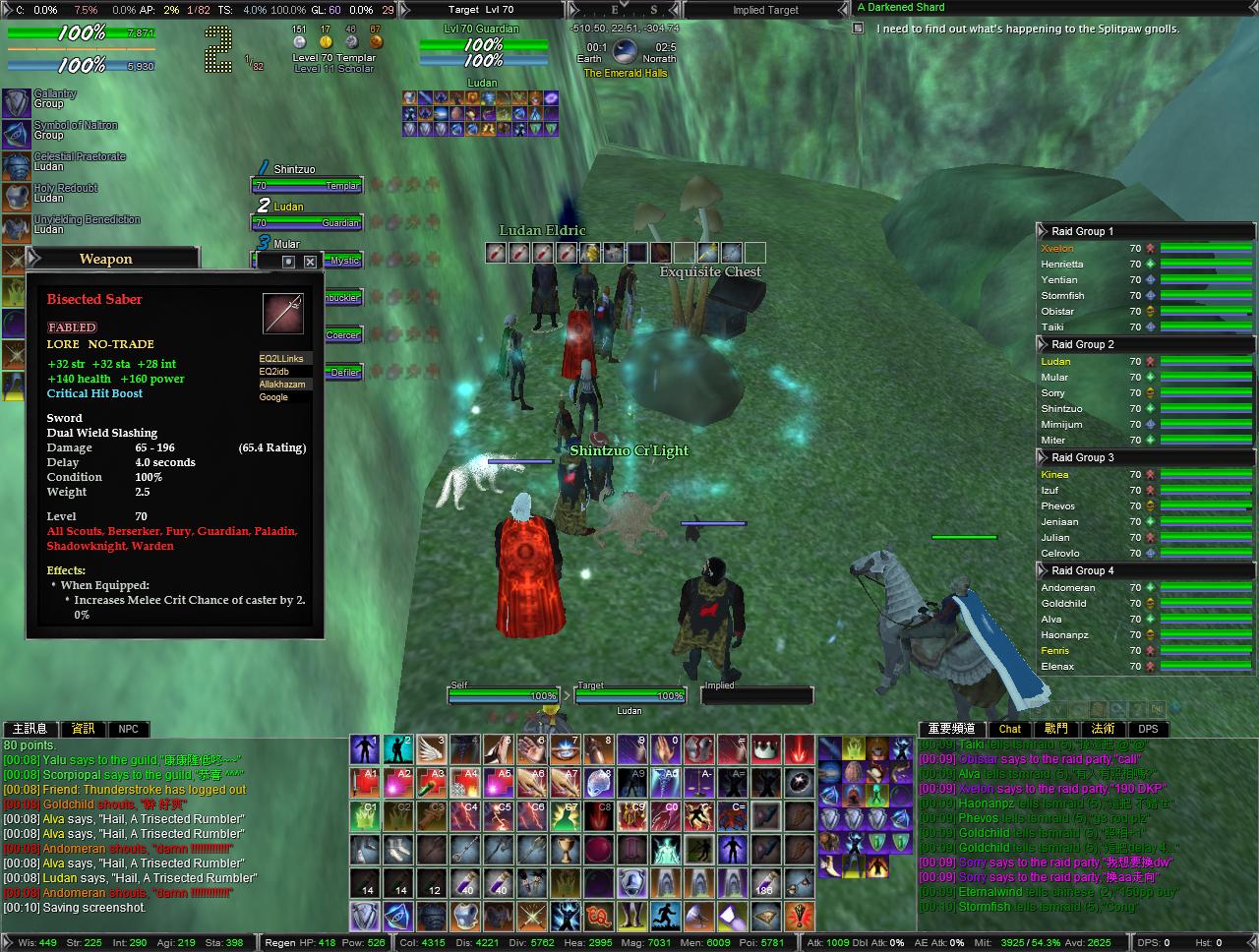The height and width of the screenshot is (952, 1259).
Task: Toggle the pin button on the Bisected Saber window
Action: point(288,262)
